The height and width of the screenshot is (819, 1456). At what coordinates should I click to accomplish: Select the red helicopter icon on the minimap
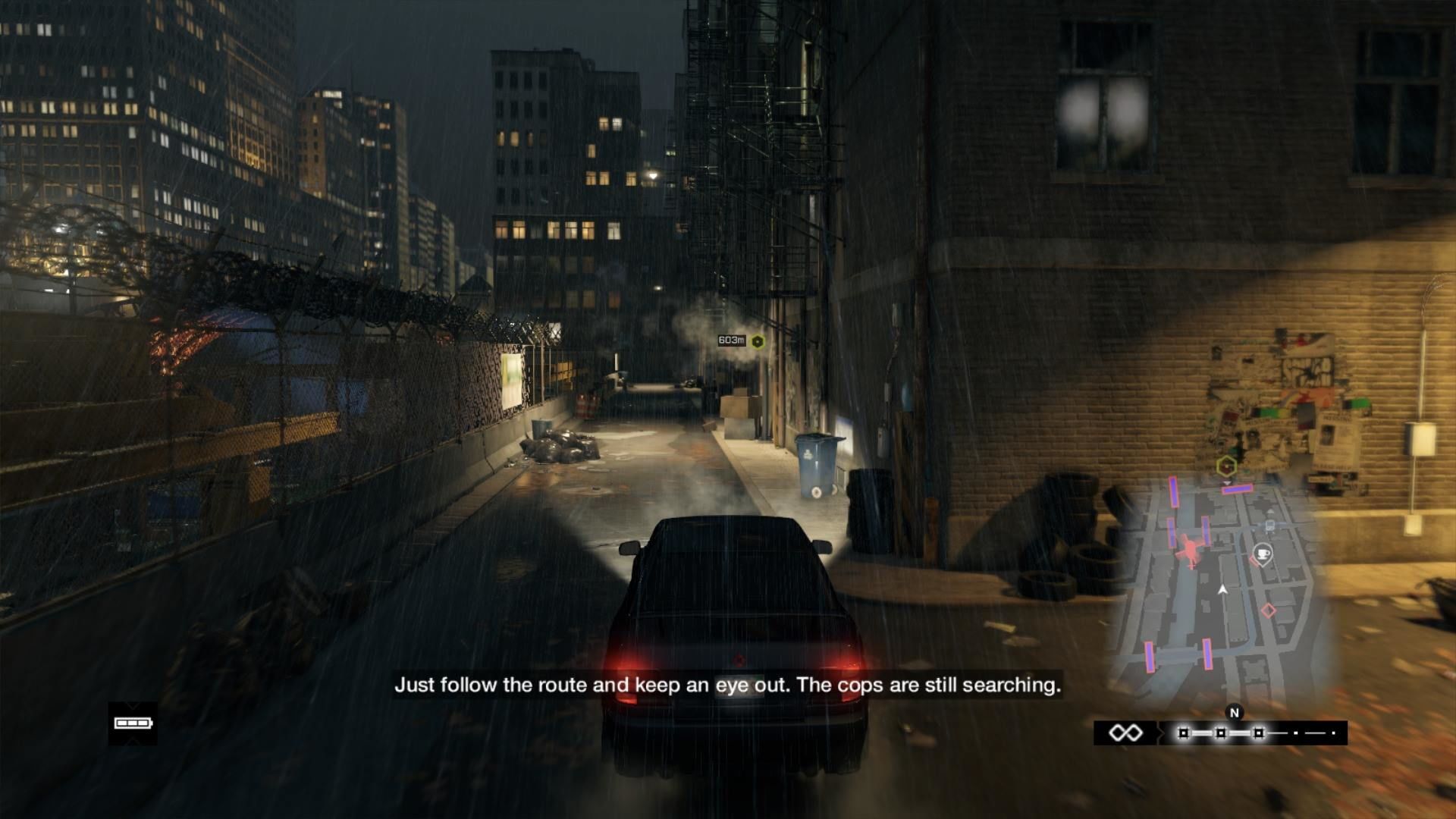click(1190, 551)
